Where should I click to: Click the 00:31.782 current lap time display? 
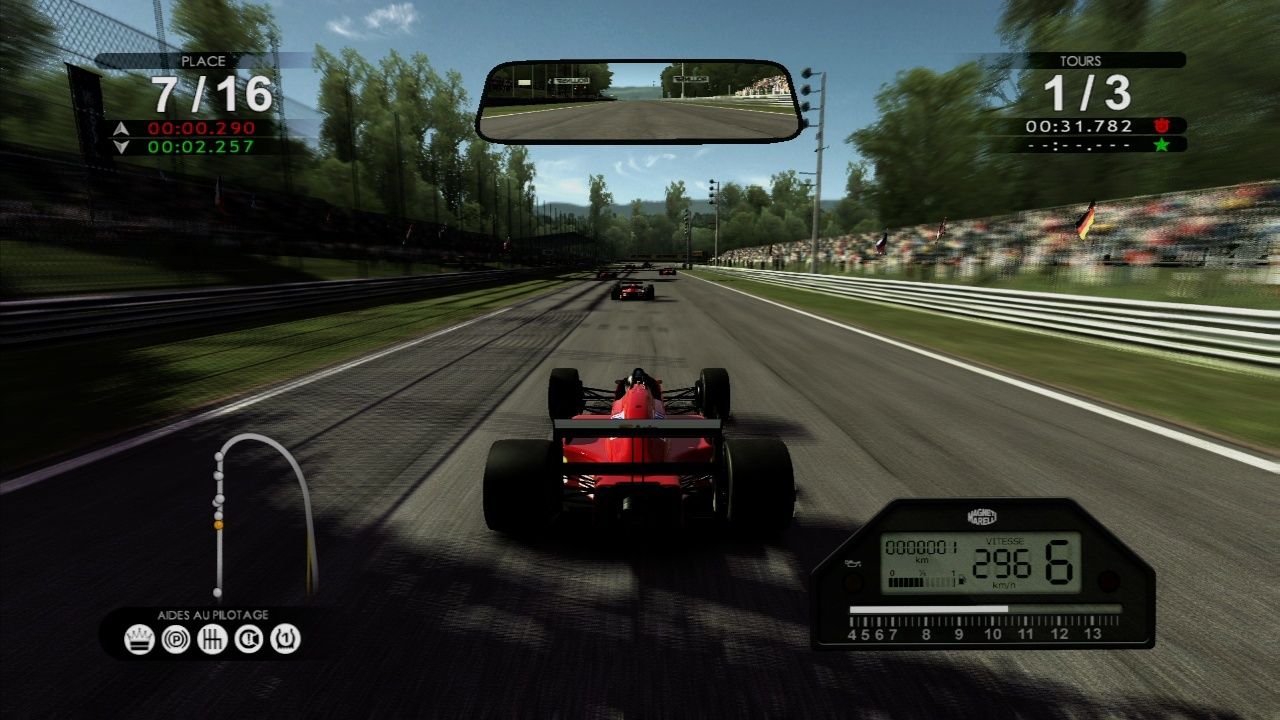click(x=1078, y=127)
